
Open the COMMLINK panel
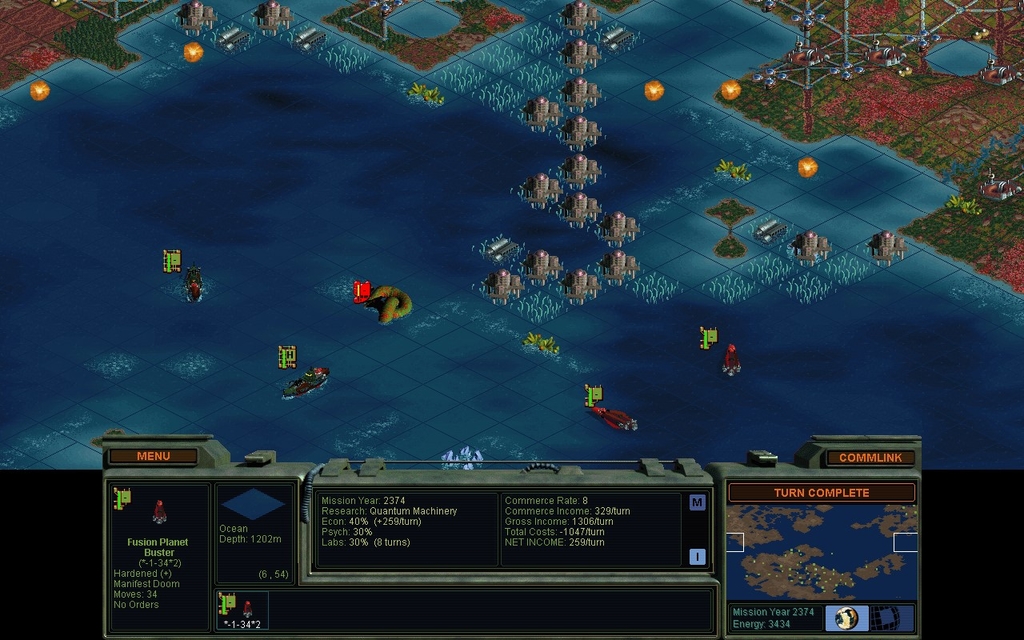click(870, 457)
